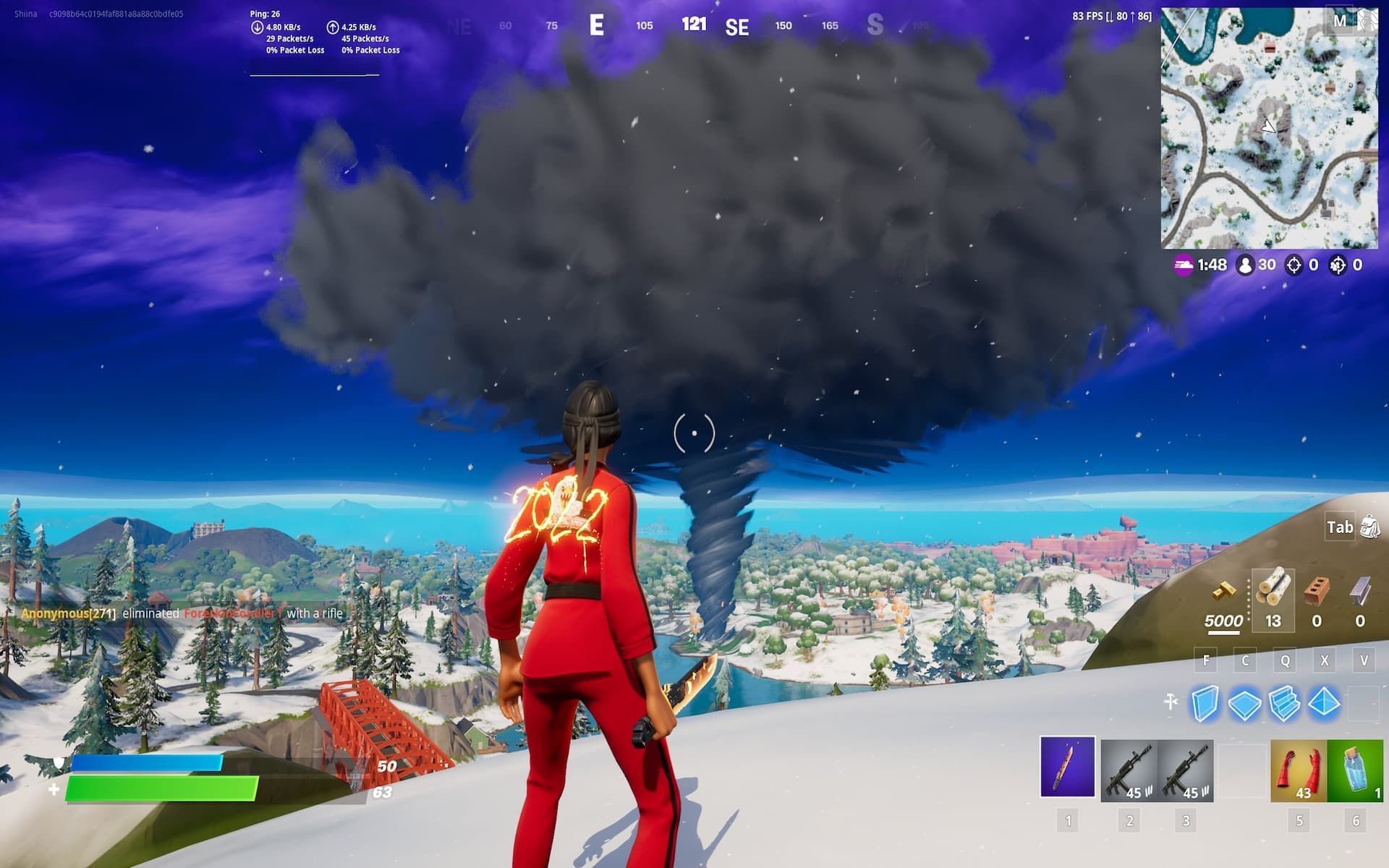Viewport: 1389px width, 868px height.
Task: Open inventory via the Tab backpack icon
Action: pos(1369,528)
